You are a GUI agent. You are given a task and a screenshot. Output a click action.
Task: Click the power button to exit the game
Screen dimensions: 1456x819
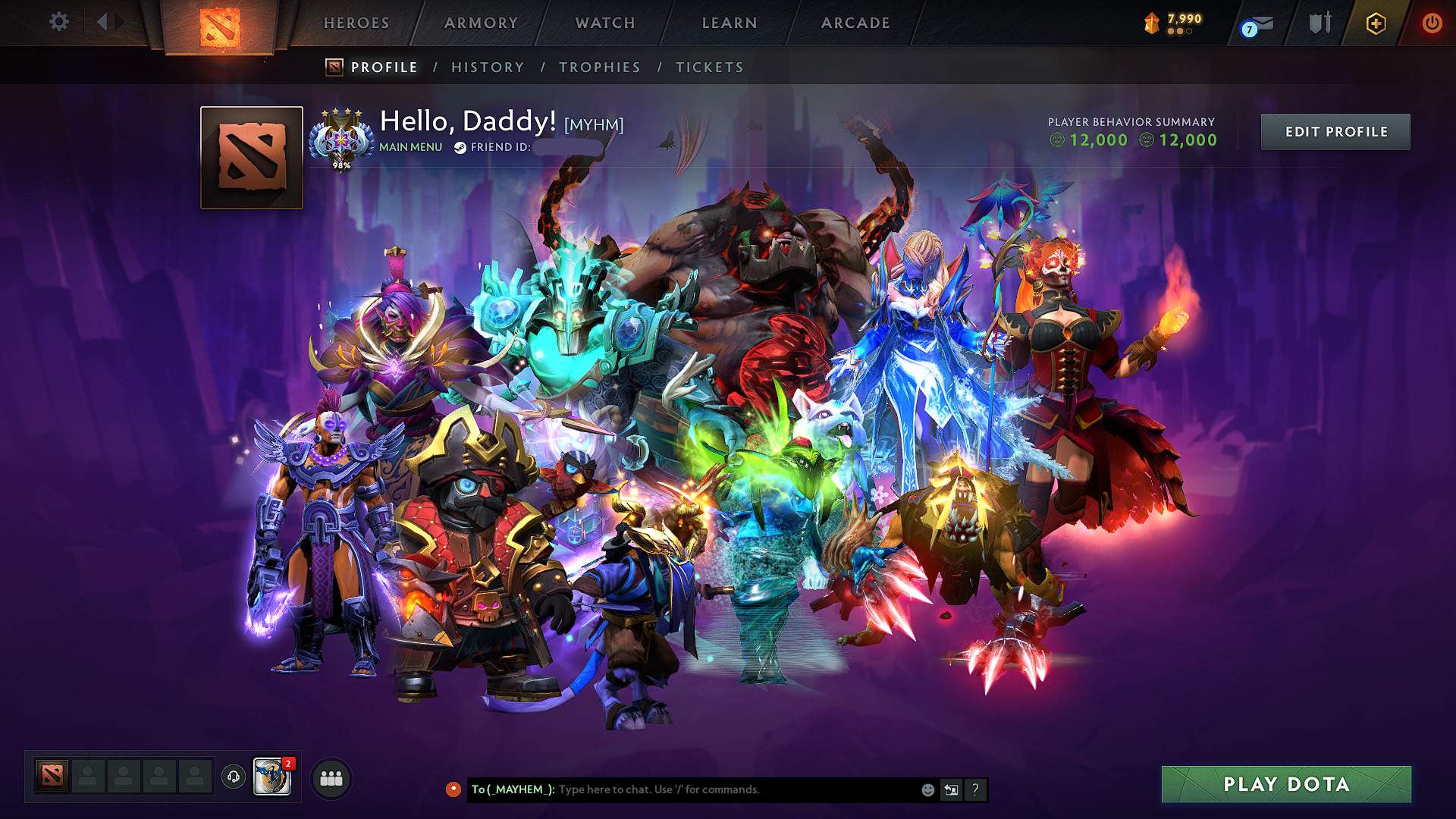click(x=1432, y=24)
